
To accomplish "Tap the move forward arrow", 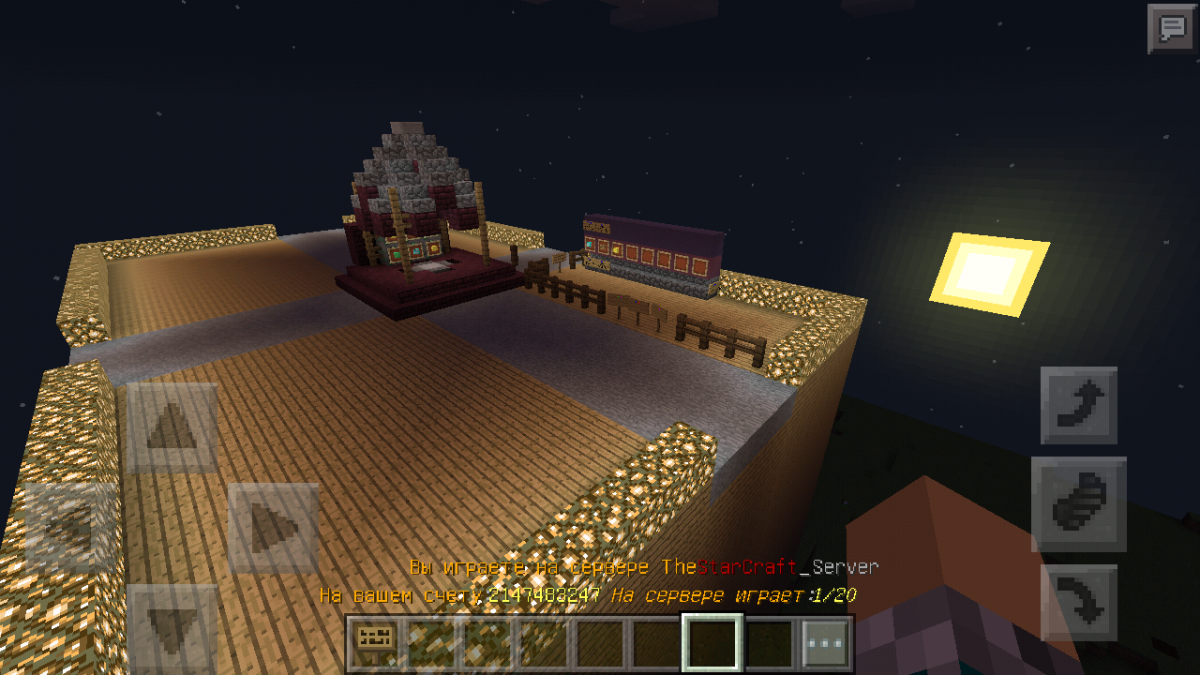I will pos(172,429).
